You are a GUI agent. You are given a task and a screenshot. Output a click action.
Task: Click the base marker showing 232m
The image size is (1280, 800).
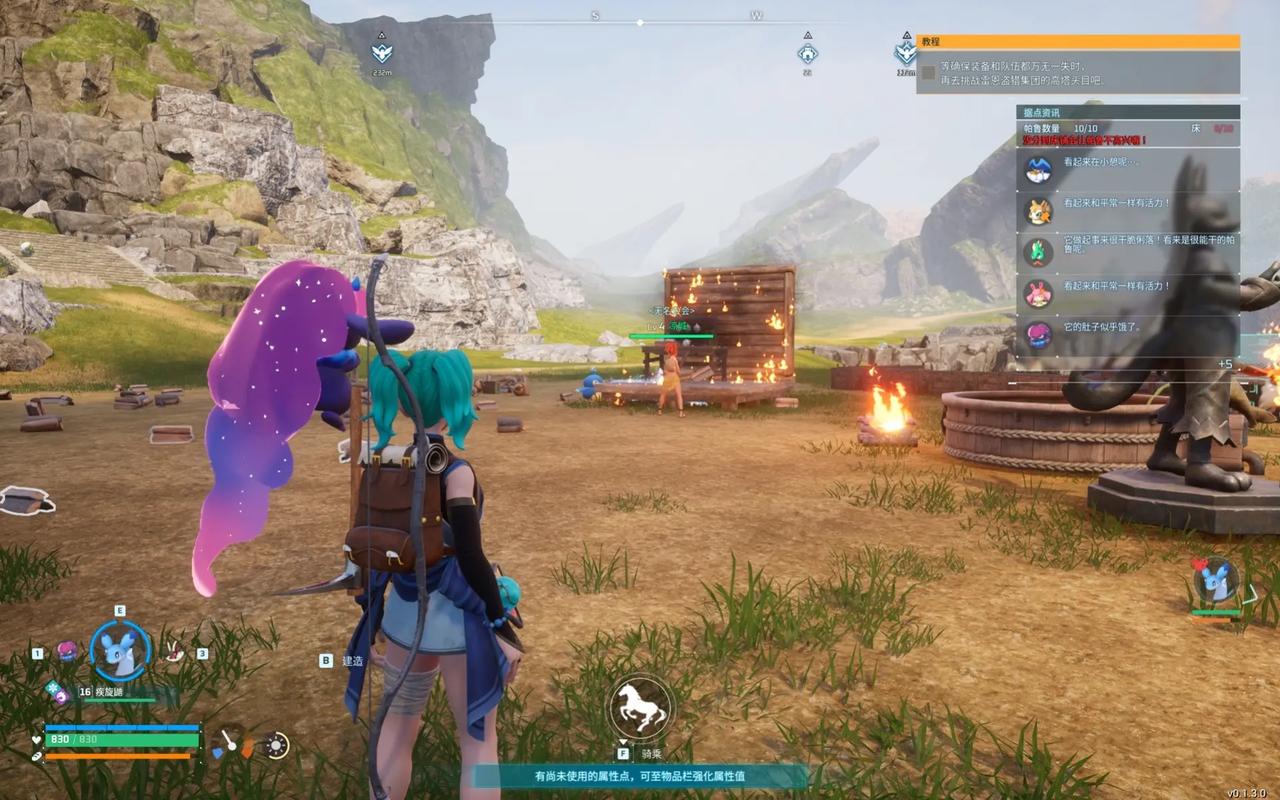pos(381,53)
